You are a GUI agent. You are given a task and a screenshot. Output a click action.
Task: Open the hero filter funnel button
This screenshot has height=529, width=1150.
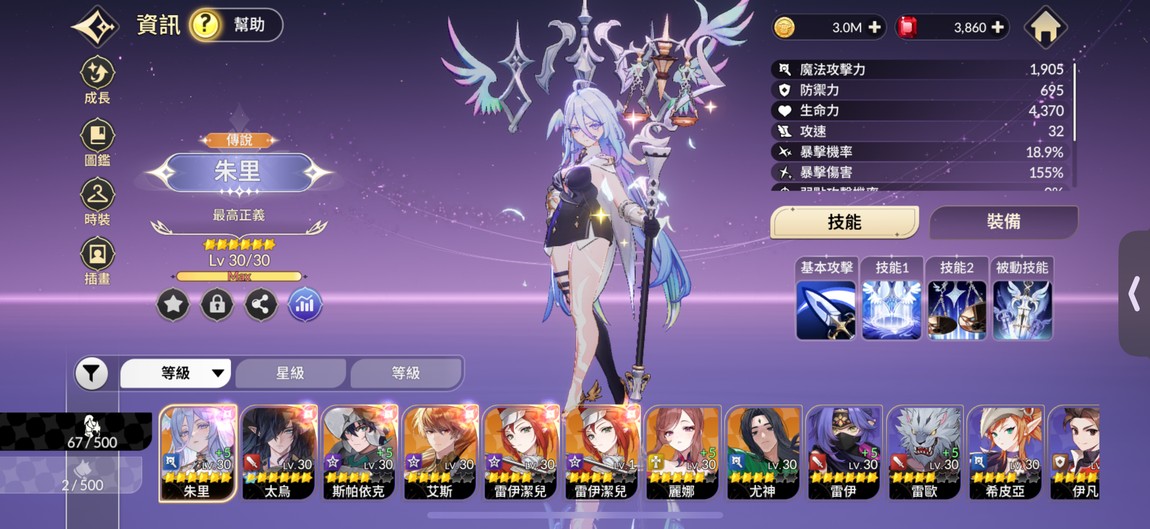[x=91, y=374]
